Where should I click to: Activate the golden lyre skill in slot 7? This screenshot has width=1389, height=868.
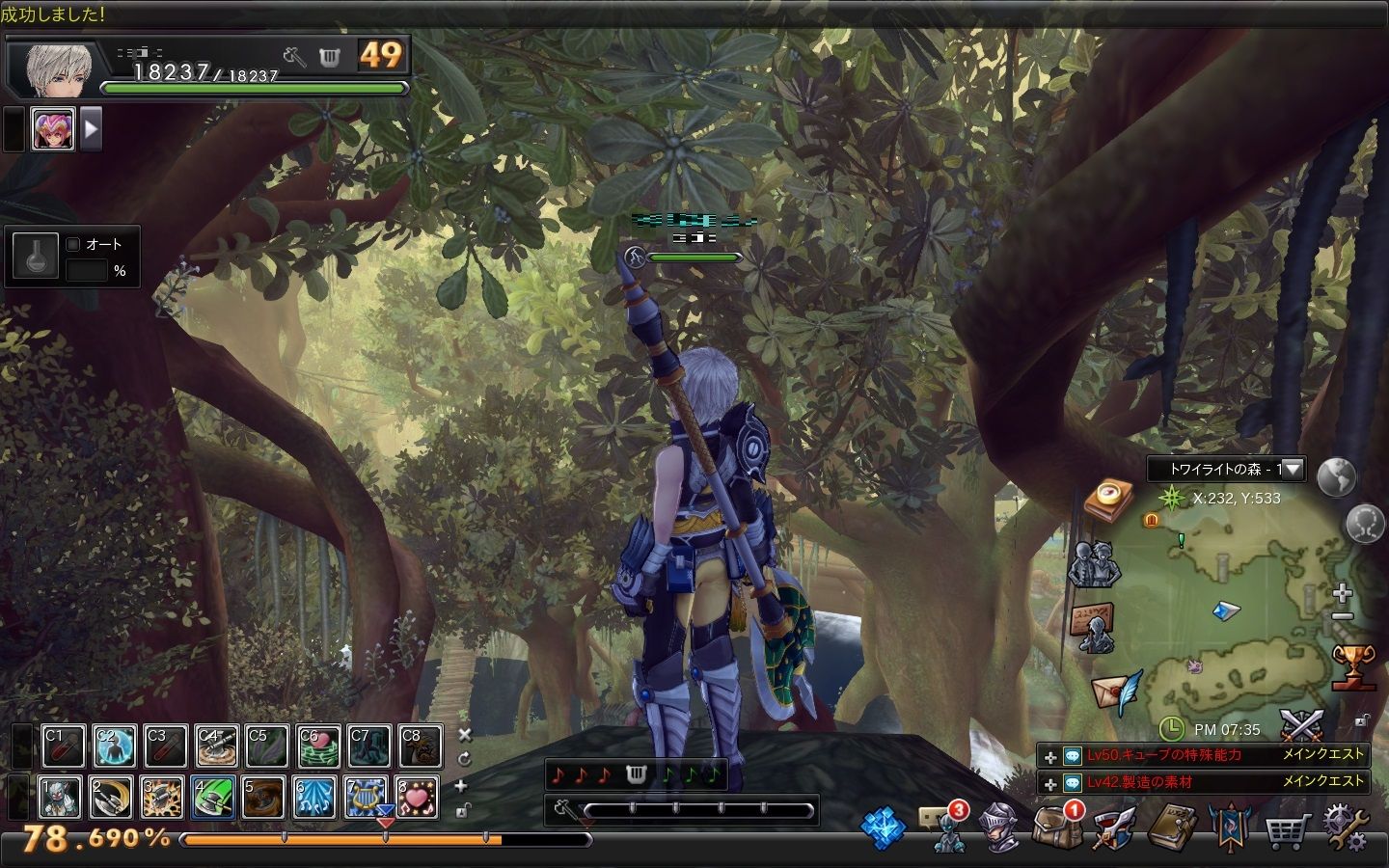[367, 797]
